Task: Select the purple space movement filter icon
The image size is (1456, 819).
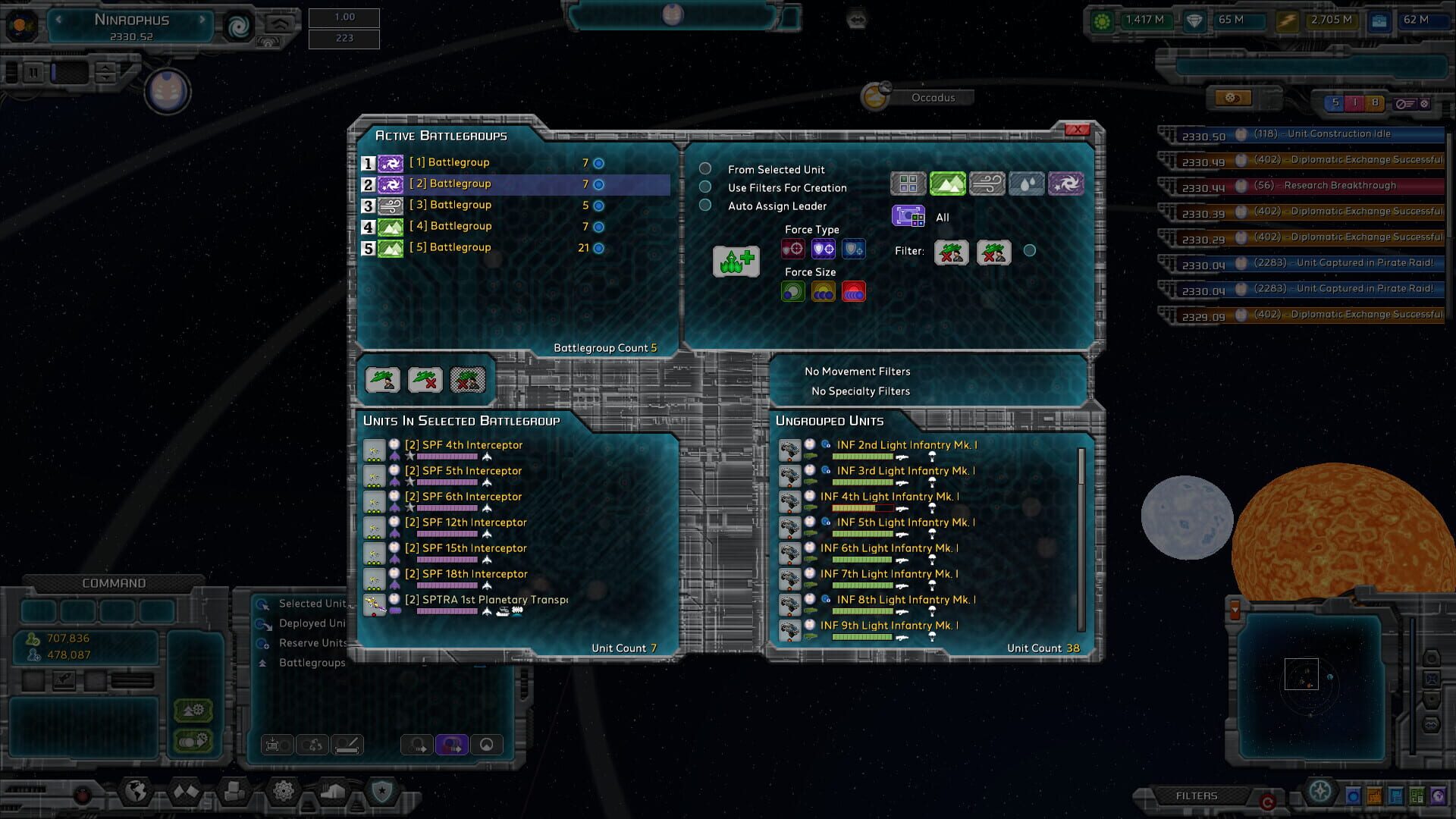Action: [1066, 183]
